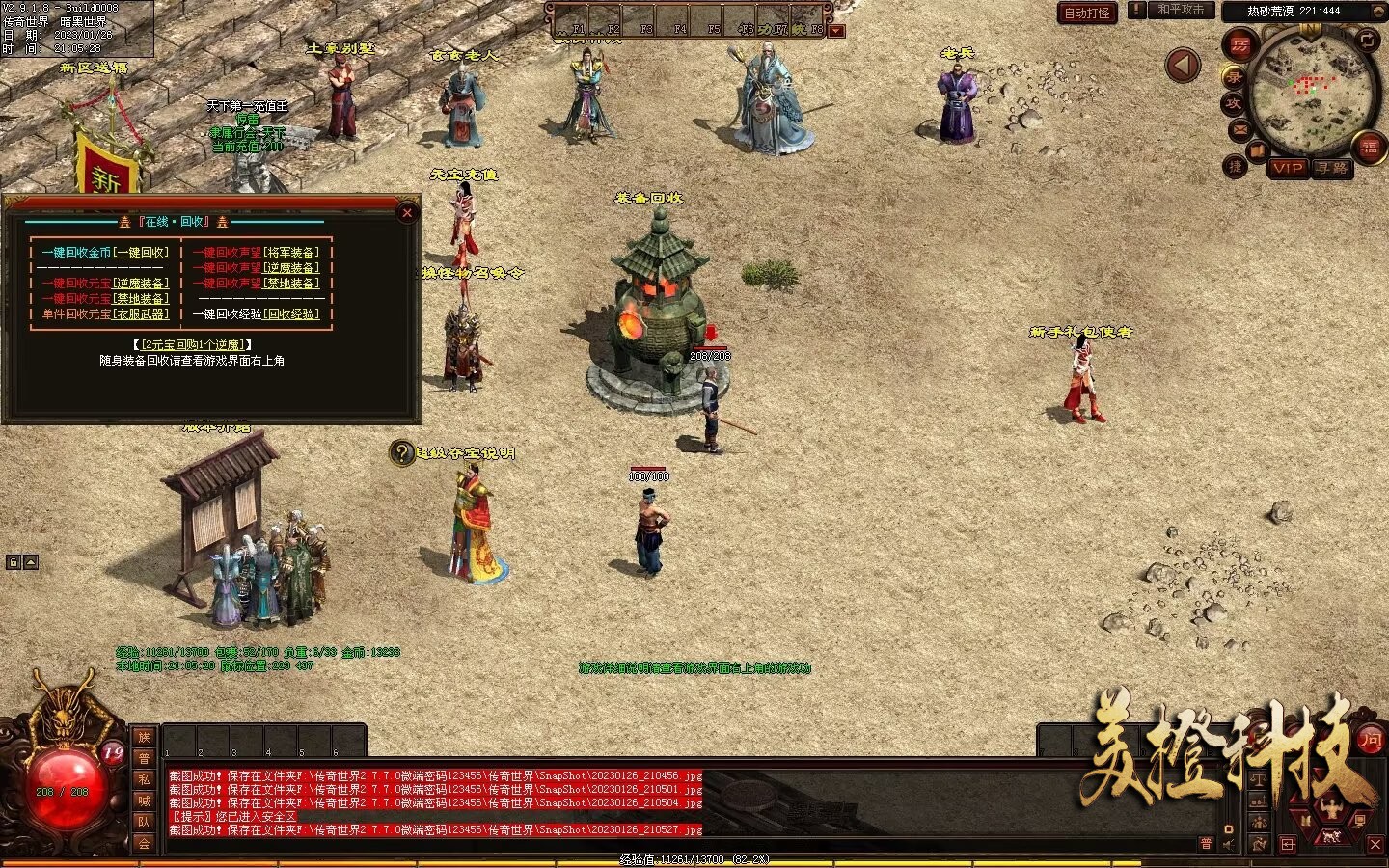Switch to the 私 private chat channel
Image resolution: width=1389 pixels, height=868 pixels.
[144, 779]
